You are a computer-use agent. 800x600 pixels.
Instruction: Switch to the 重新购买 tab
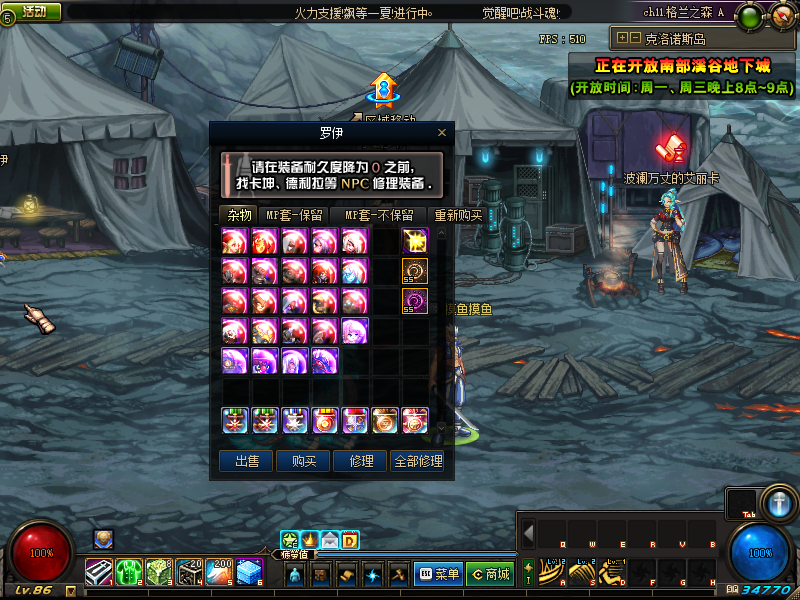tap(458, 215)
